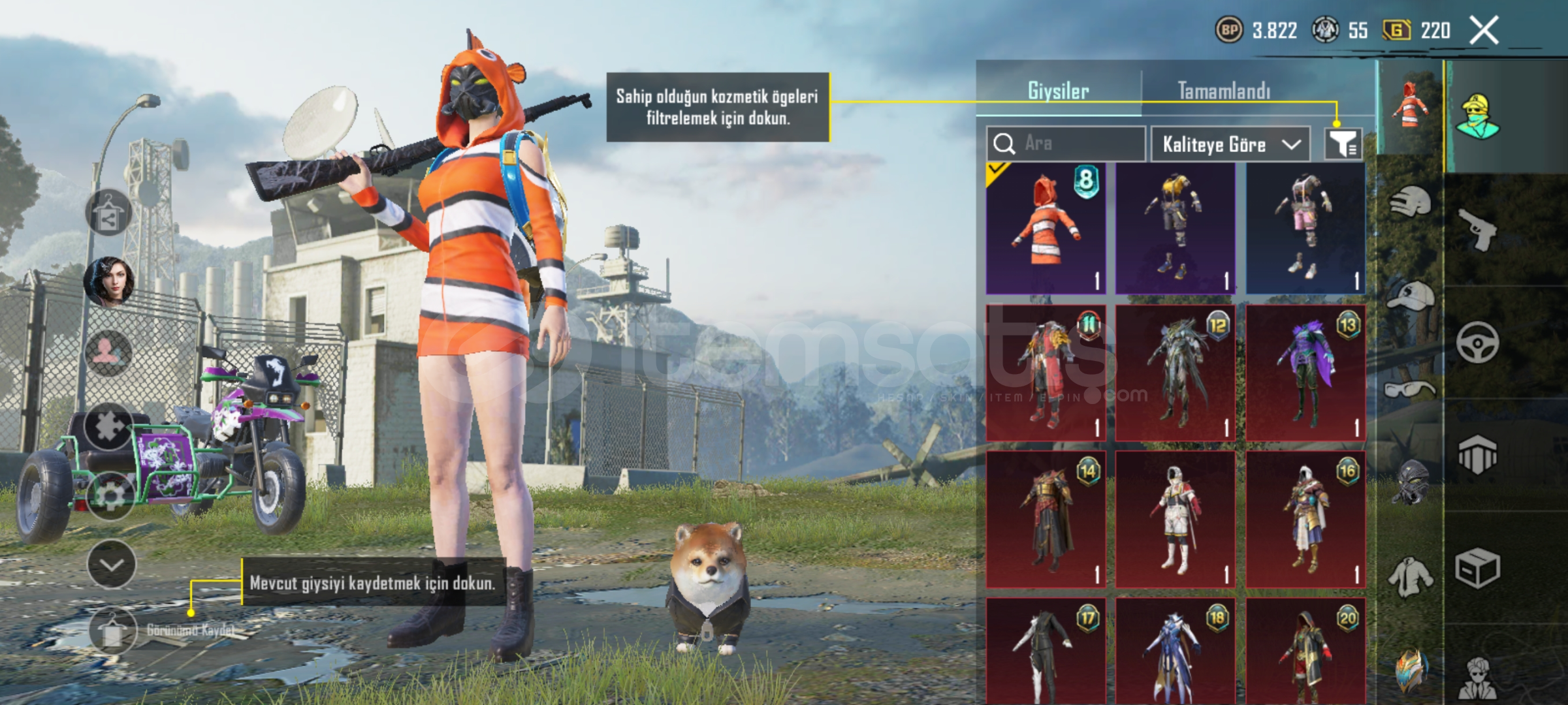Close the wardrobe screen with the X
This screenshot has height=705, width=1568.
1484,31
